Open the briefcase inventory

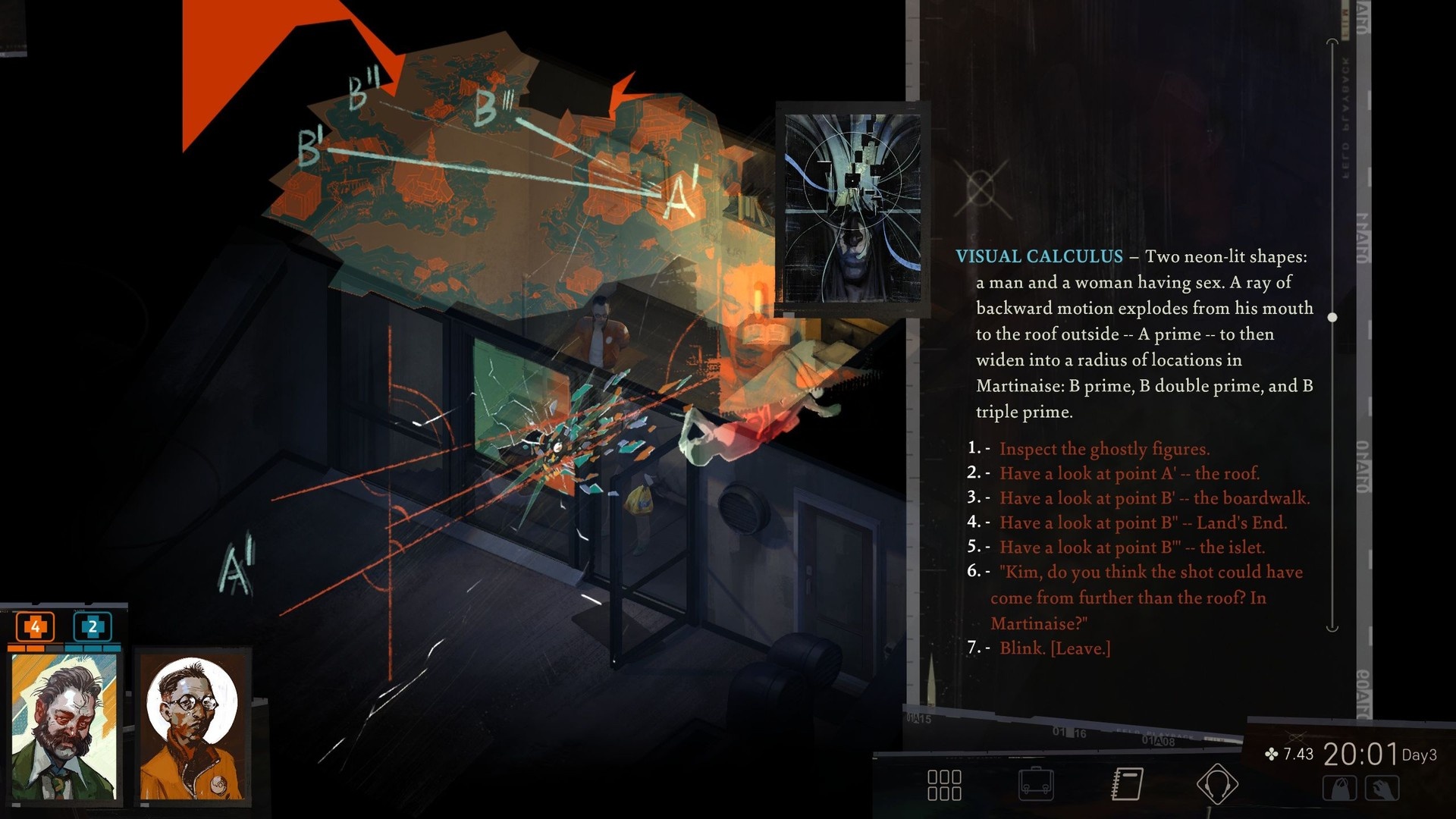tap(1036, 785)
